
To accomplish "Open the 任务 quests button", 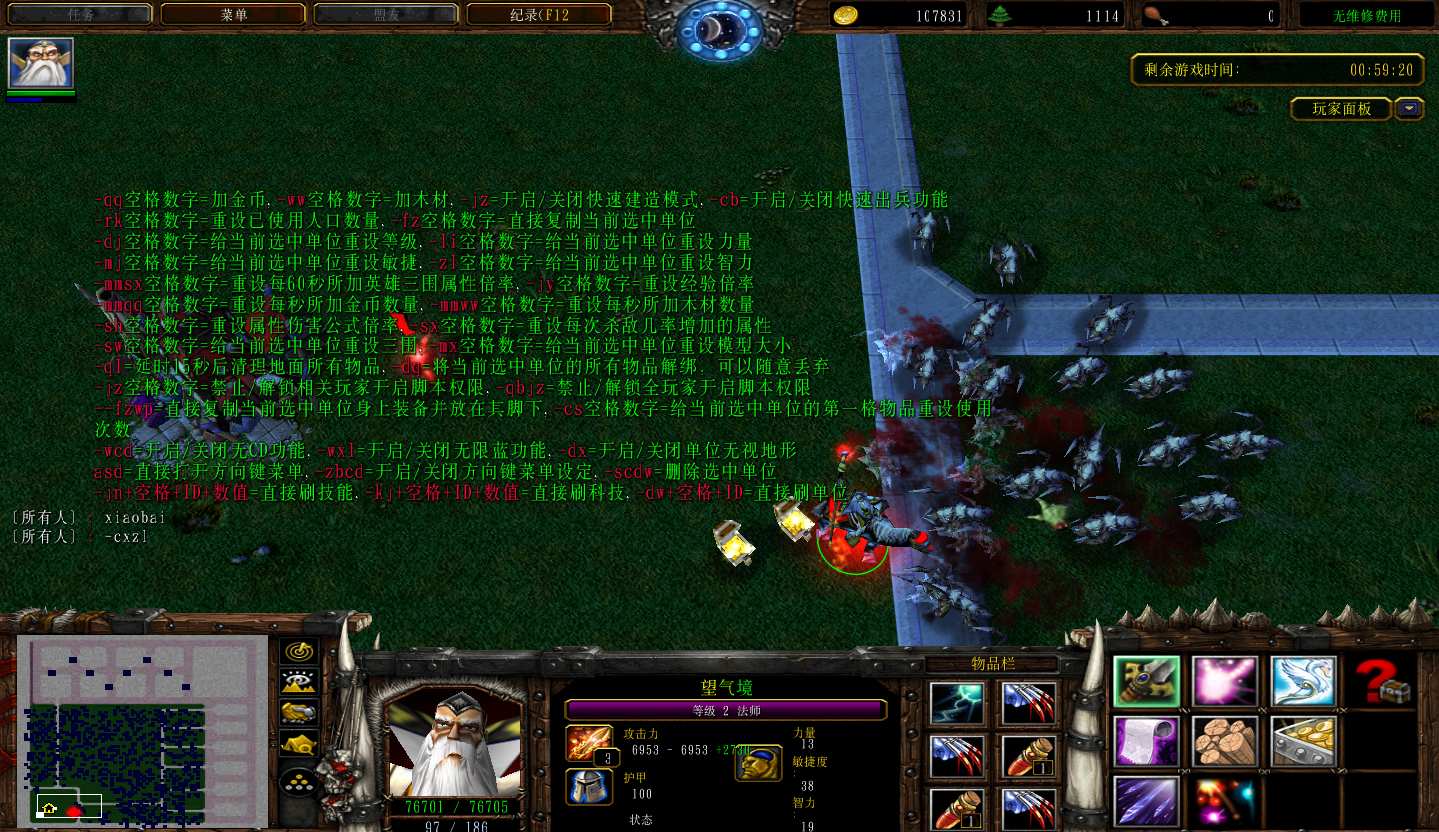I will point(81,15).
